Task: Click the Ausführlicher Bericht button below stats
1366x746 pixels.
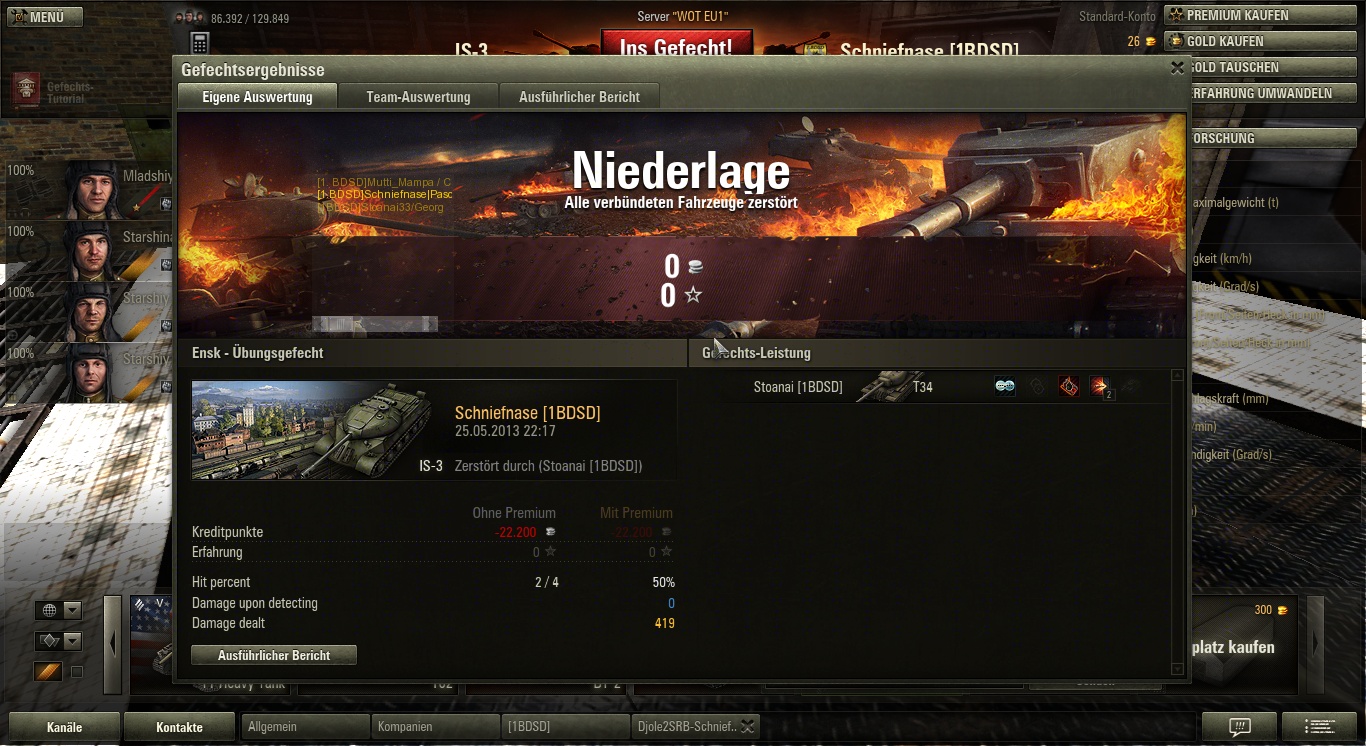Action: 274,655
